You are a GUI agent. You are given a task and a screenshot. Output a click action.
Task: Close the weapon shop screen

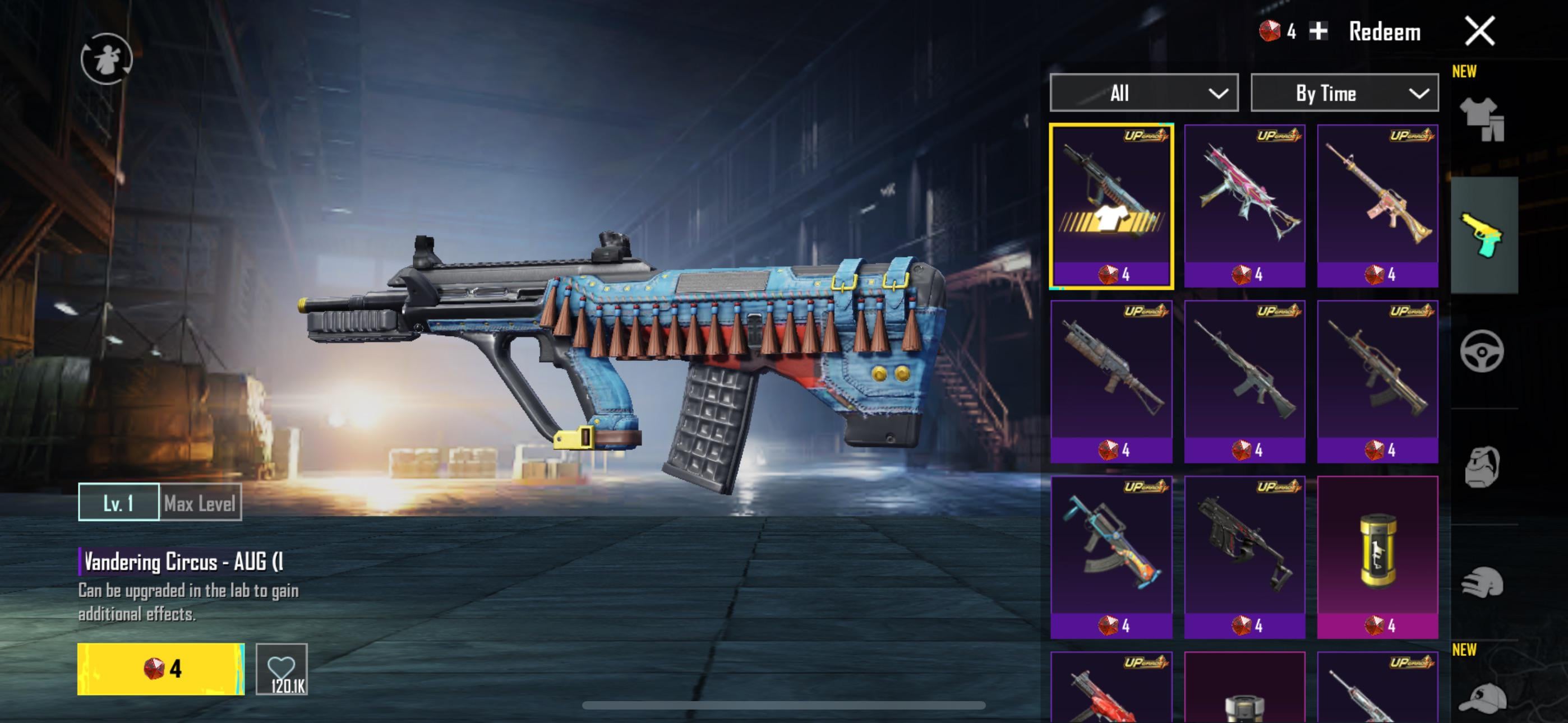pyautogui.click(x=1479, y=31)
